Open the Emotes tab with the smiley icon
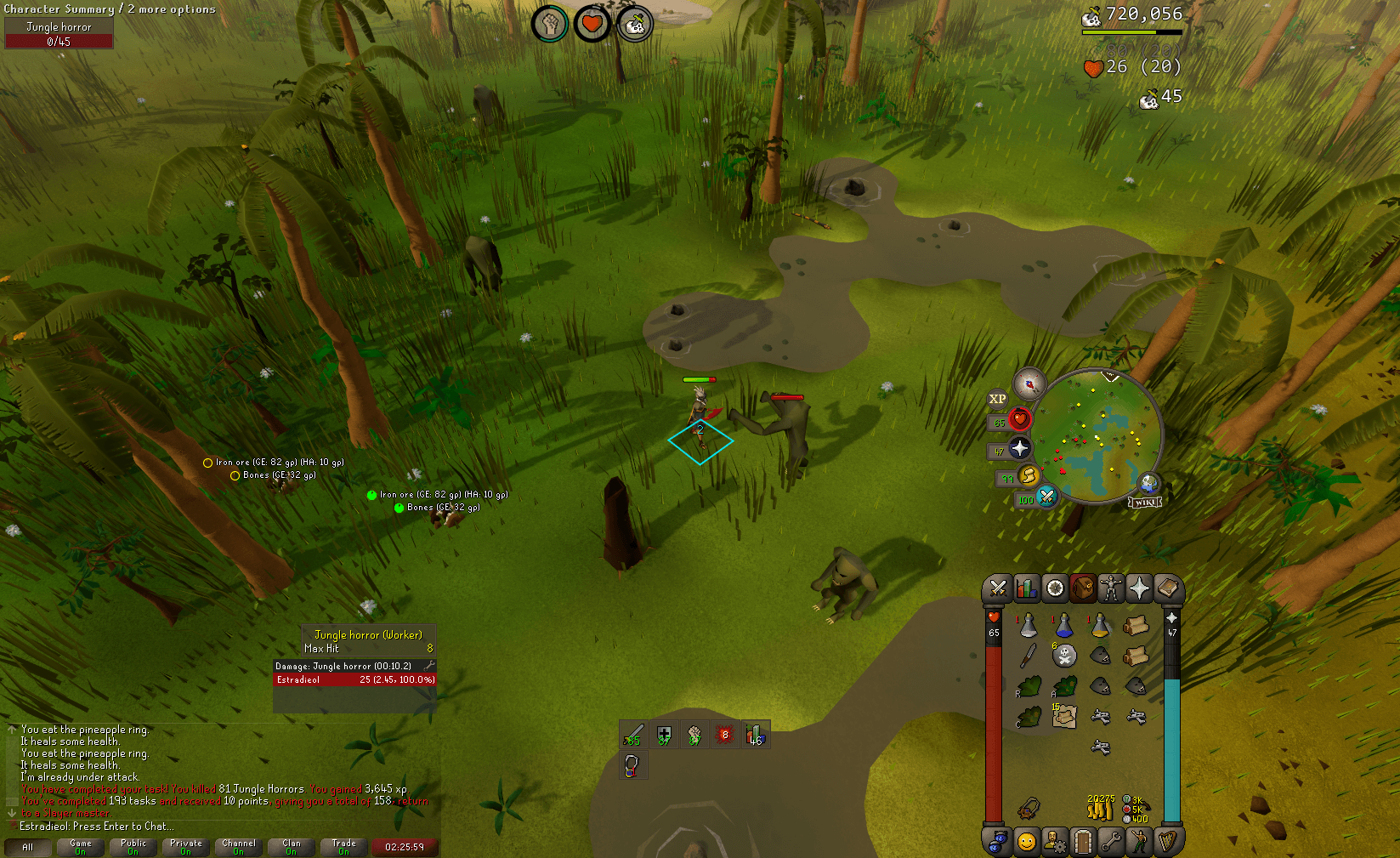The height and width of the screenshot is (858, 1400). (1027, 841)
